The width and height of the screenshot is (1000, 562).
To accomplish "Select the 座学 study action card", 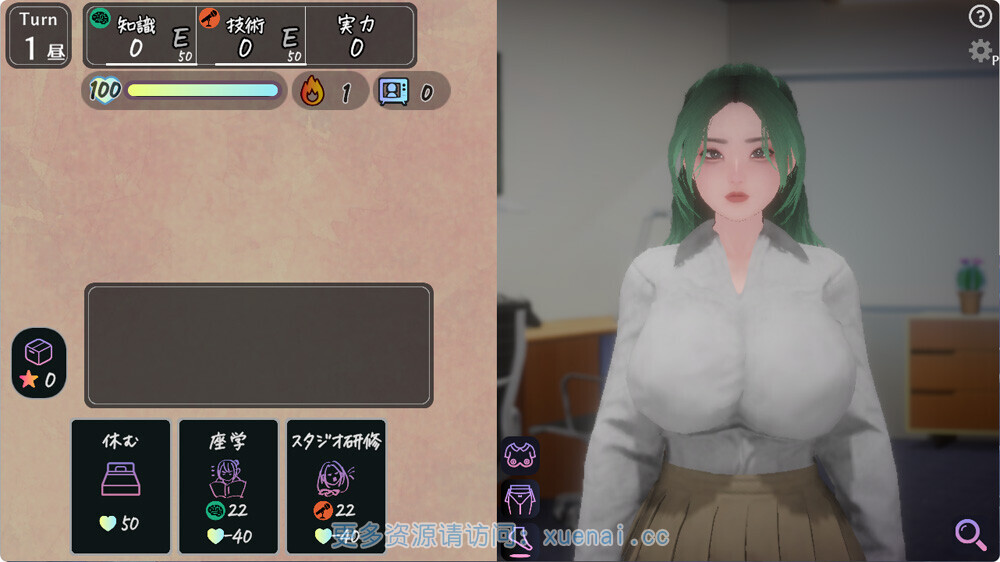I will point(228,486).
